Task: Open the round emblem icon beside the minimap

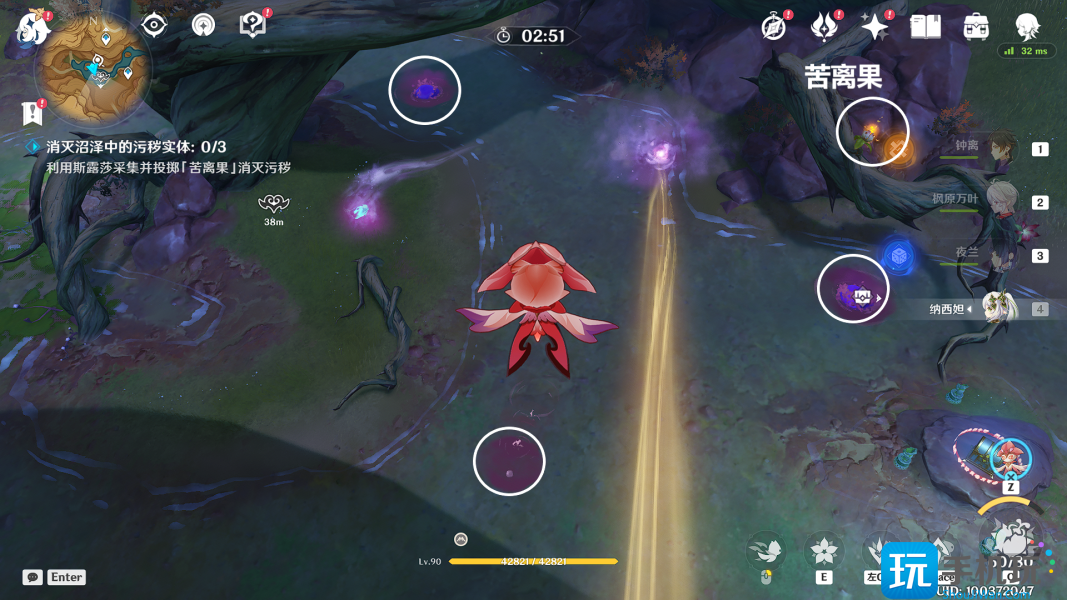Action: point(203,25)
